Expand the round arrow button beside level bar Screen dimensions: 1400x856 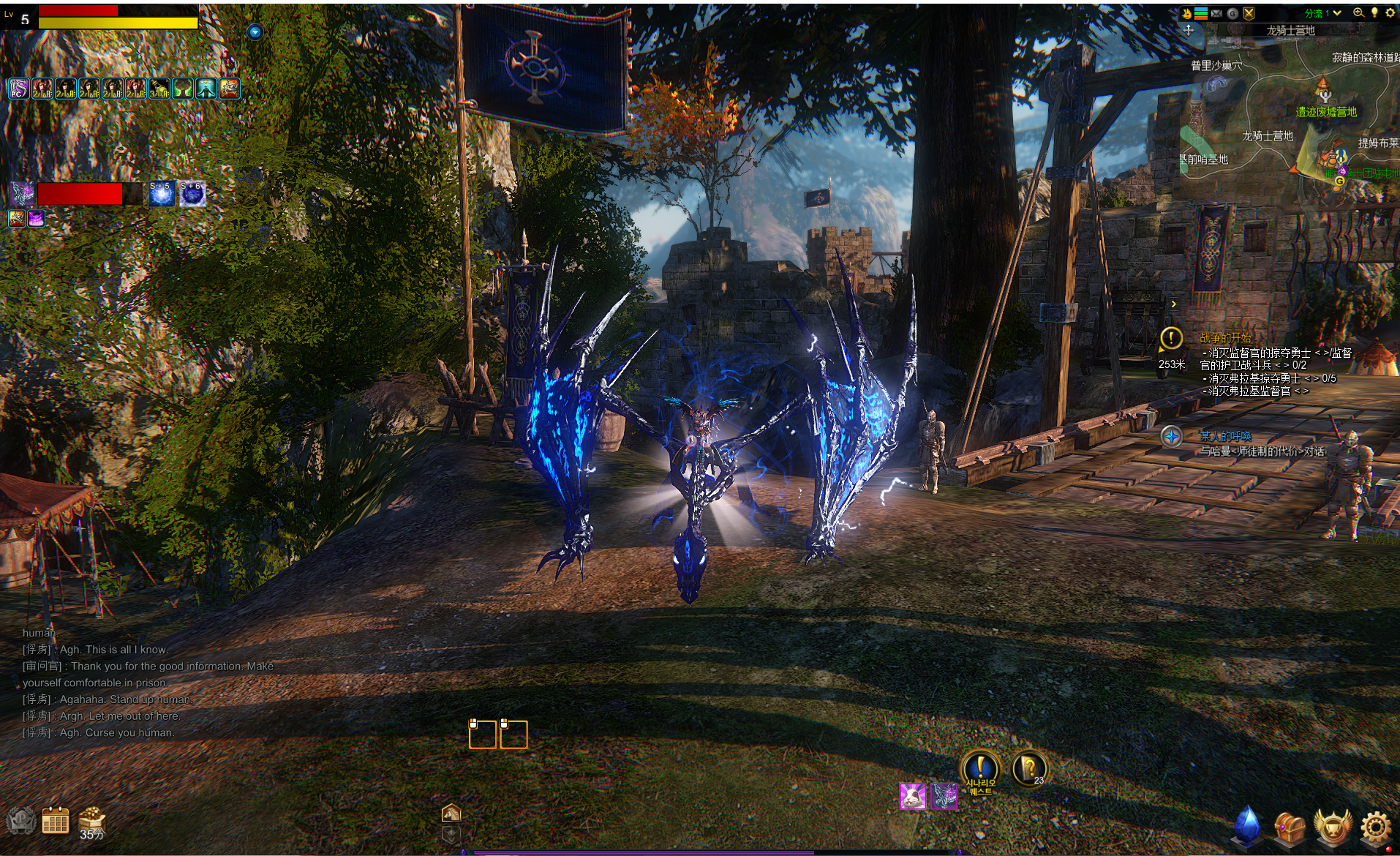255,31
